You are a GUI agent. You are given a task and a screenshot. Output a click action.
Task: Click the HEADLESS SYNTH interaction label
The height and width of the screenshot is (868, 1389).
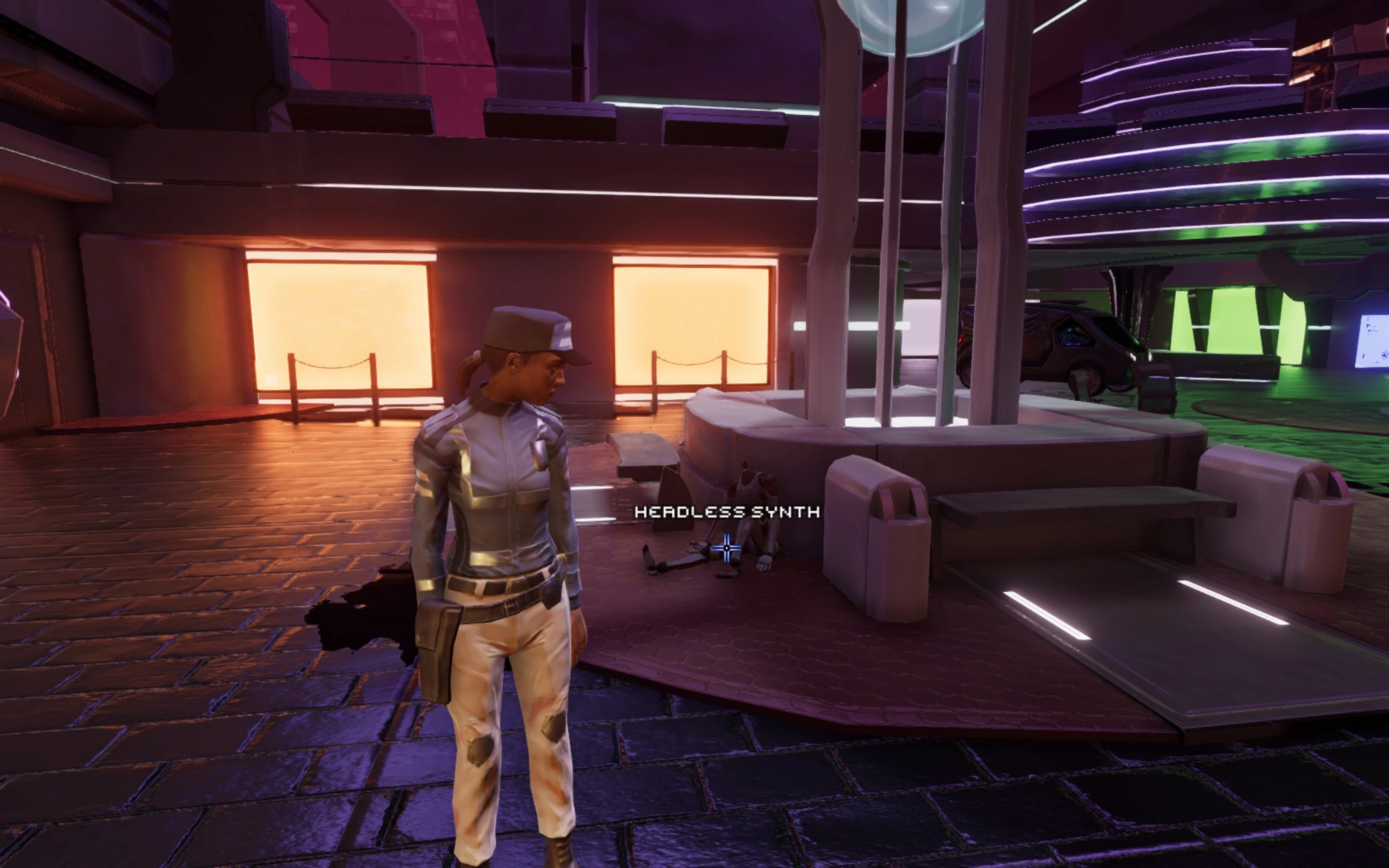click(x=726, y=513)
